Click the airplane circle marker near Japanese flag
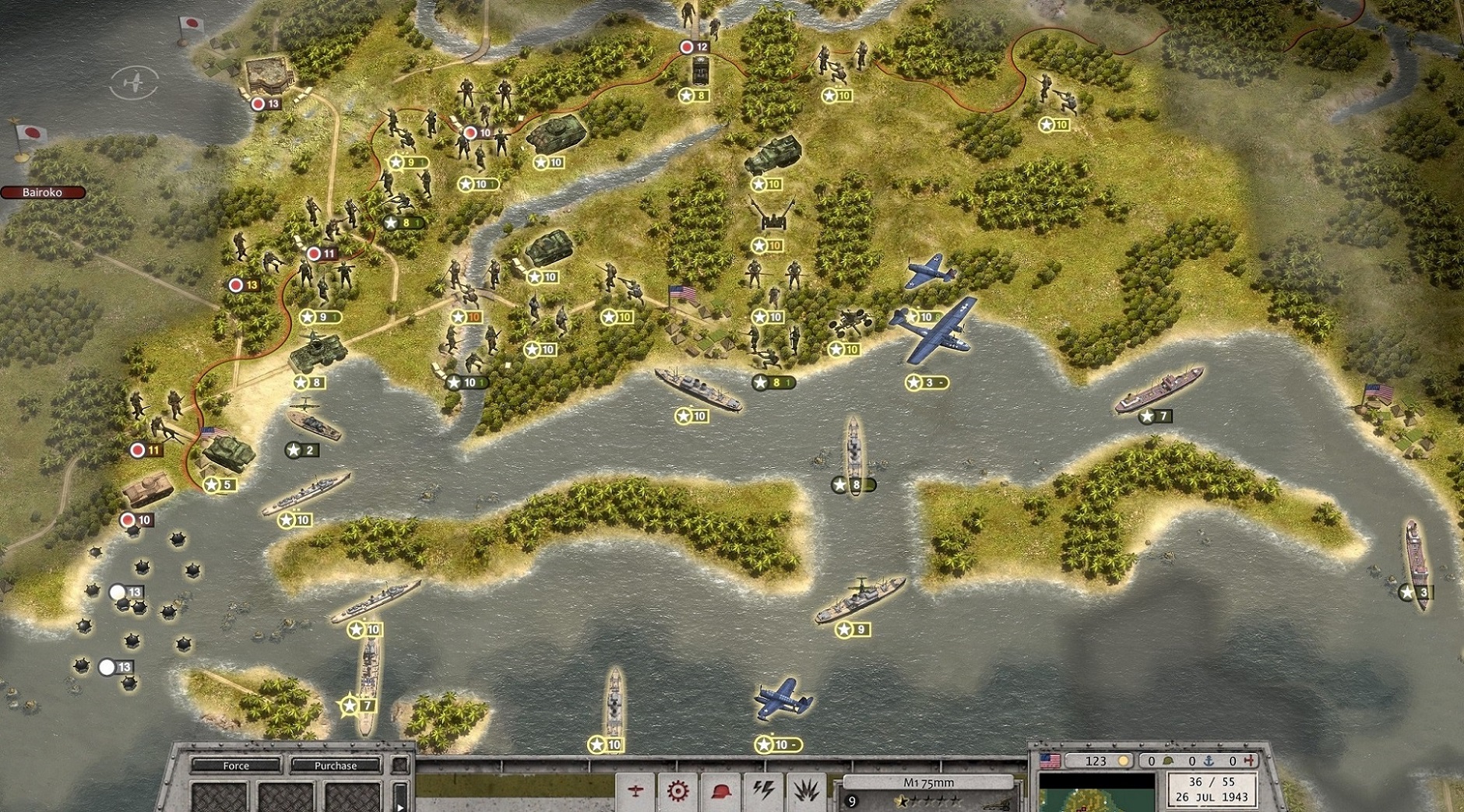The height and width of the screenshot is (812, 1464). (135, 82)
